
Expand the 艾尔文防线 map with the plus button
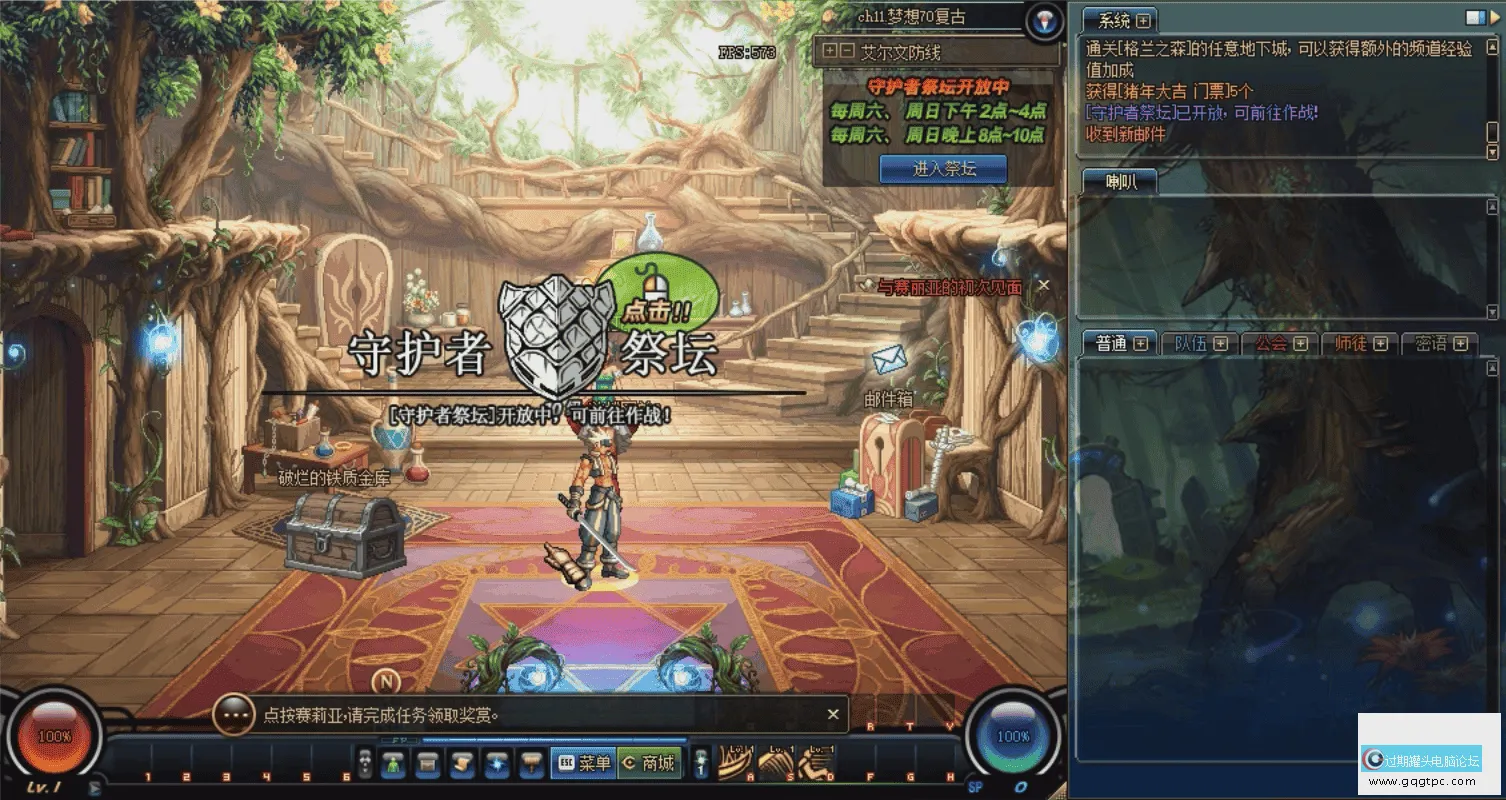pyautogui.click(x=829, y=51)
